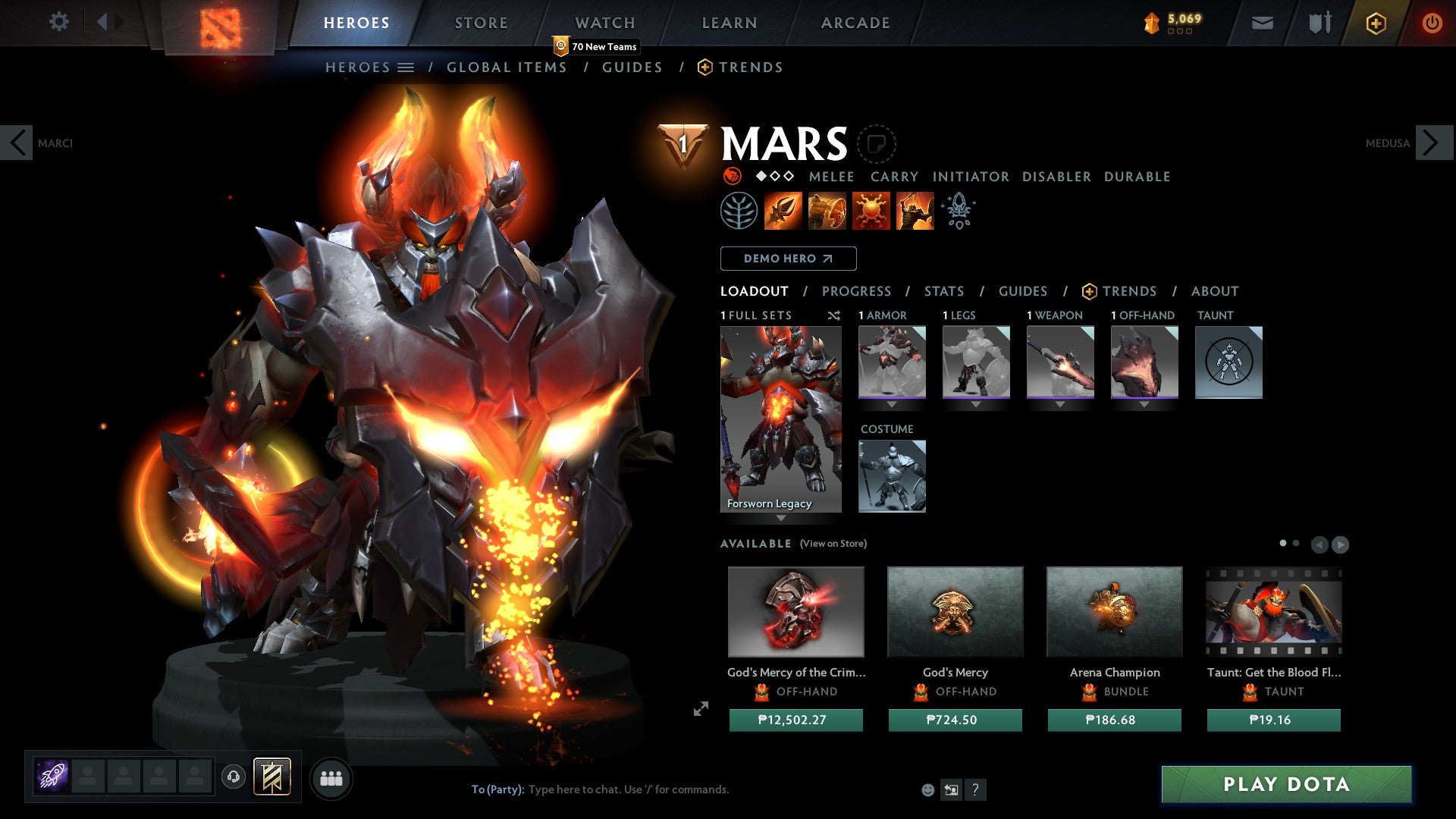Go to the Arcade tab
This screenshot has height=819, width=1456.
coord(855,23)
